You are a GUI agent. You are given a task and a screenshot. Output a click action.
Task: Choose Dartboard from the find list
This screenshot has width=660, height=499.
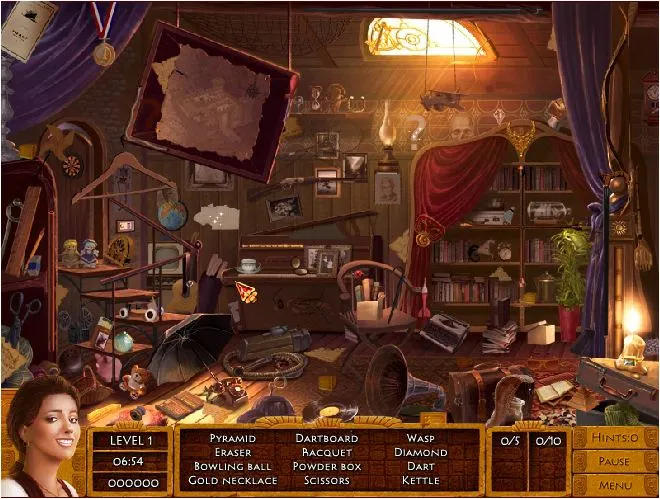(x=326, y=438)
